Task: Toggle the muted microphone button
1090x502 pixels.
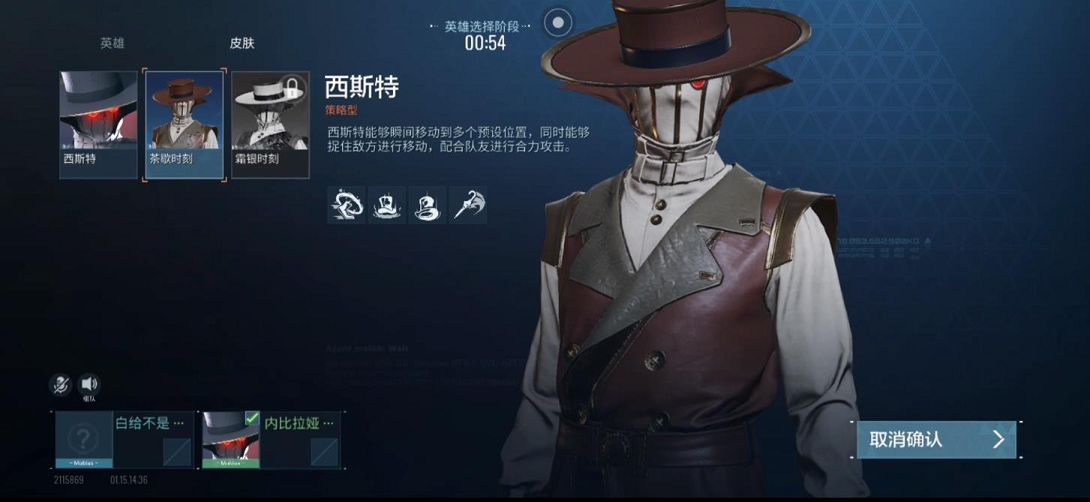Action: (61, 384)
